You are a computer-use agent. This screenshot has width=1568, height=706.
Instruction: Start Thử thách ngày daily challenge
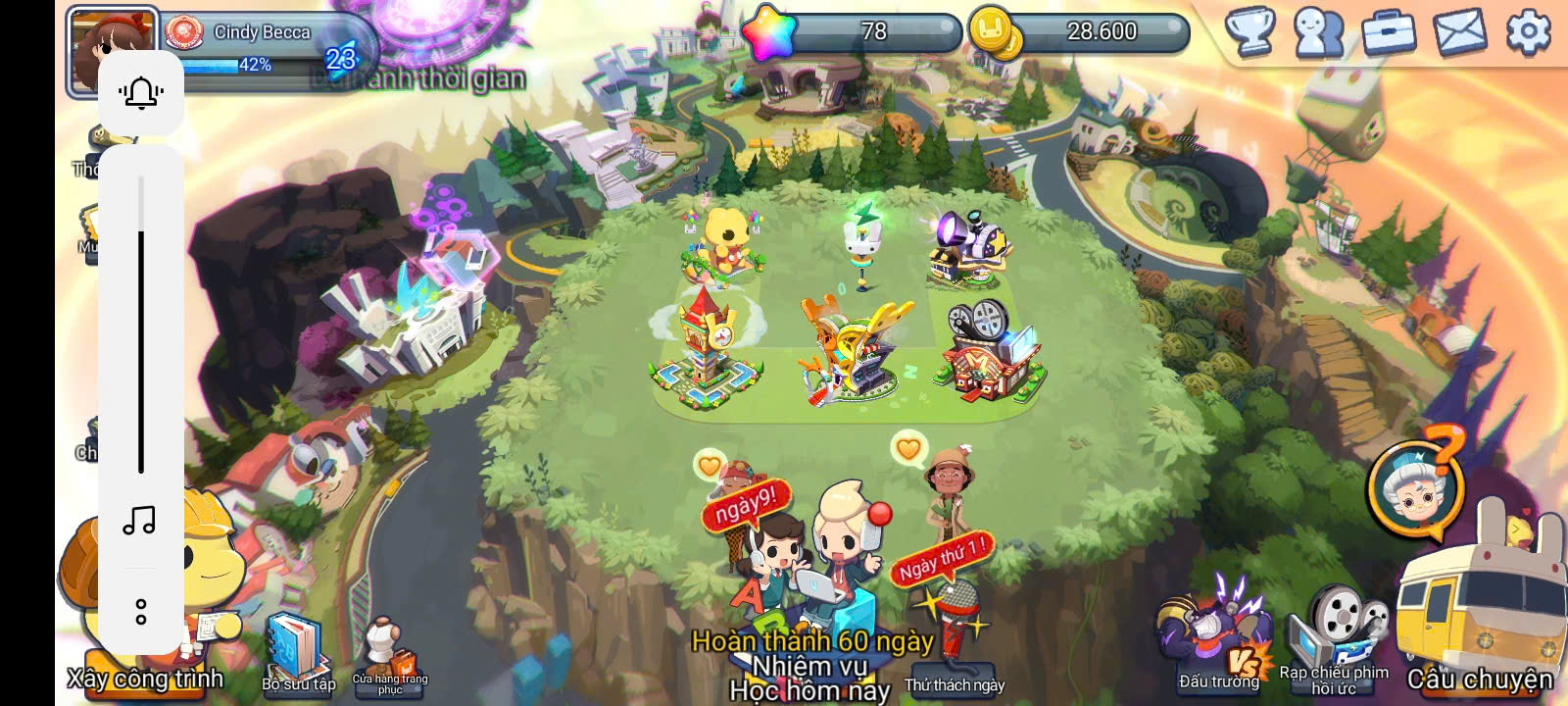[954, 628]
